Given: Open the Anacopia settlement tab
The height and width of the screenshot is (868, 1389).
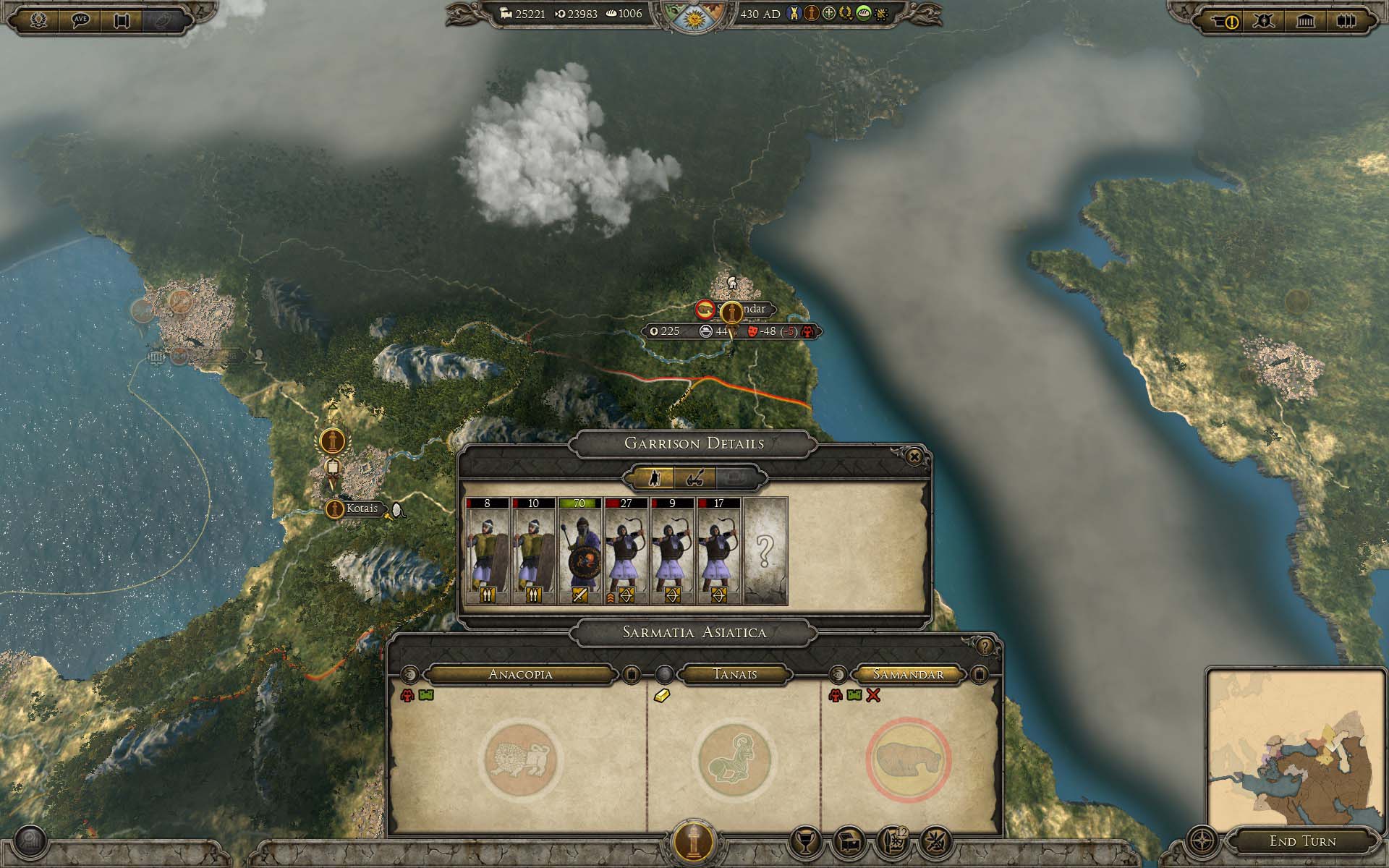Looking at the screenshot, I should (520, 674).
